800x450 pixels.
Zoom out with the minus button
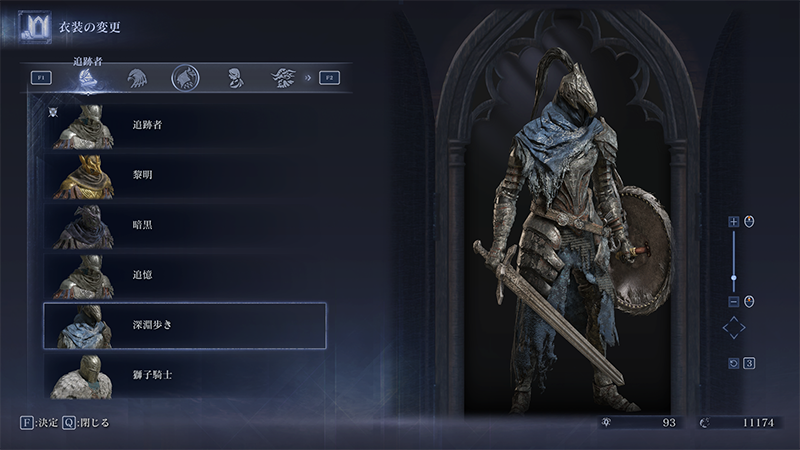734,301
